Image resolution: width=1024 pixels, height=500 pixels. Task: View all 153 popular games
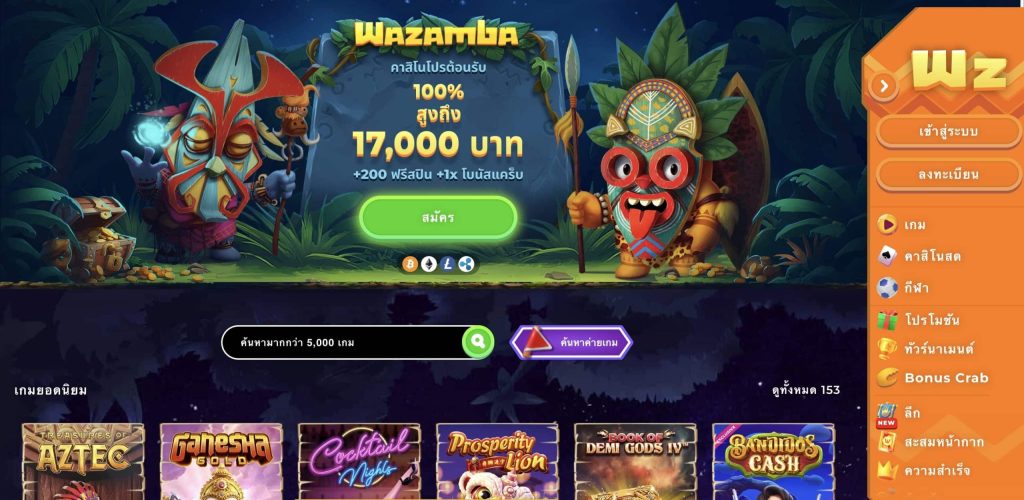pos(806,390)
